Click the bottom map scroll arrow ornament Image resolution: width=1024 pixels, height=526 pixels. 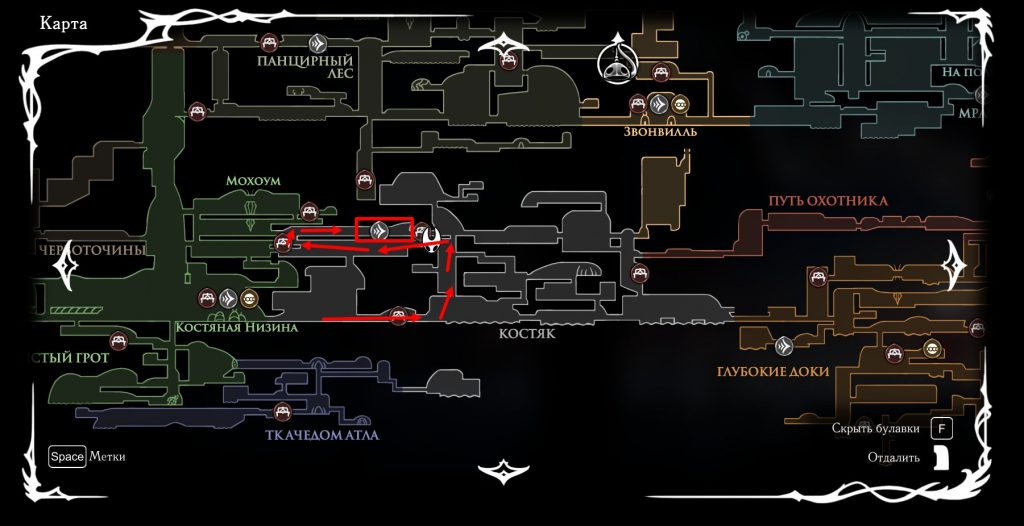click(508, 470)
